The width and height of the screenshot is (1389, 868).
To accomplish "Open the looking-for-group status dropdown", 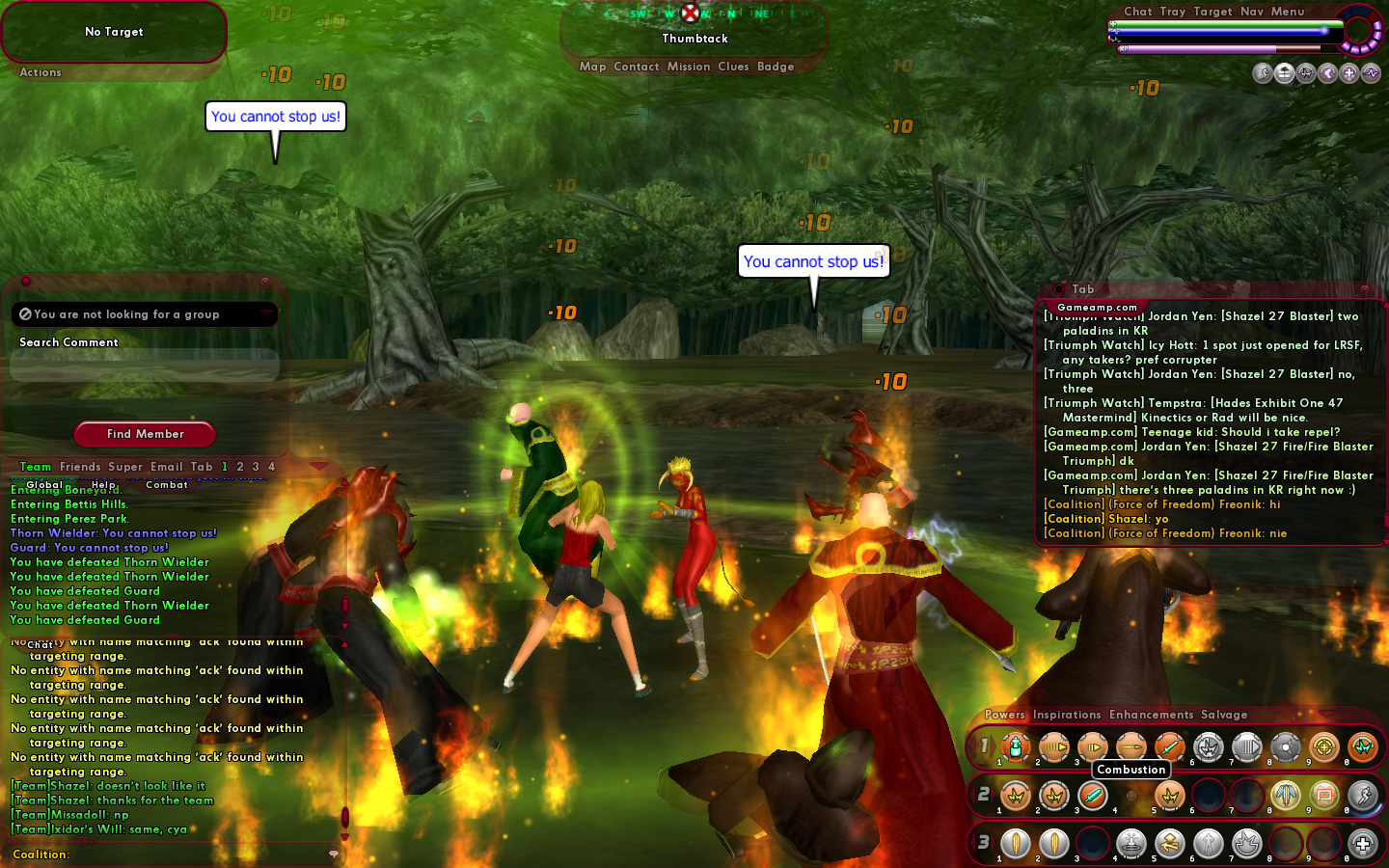I will pyautogui.click(x=266, y=314).
